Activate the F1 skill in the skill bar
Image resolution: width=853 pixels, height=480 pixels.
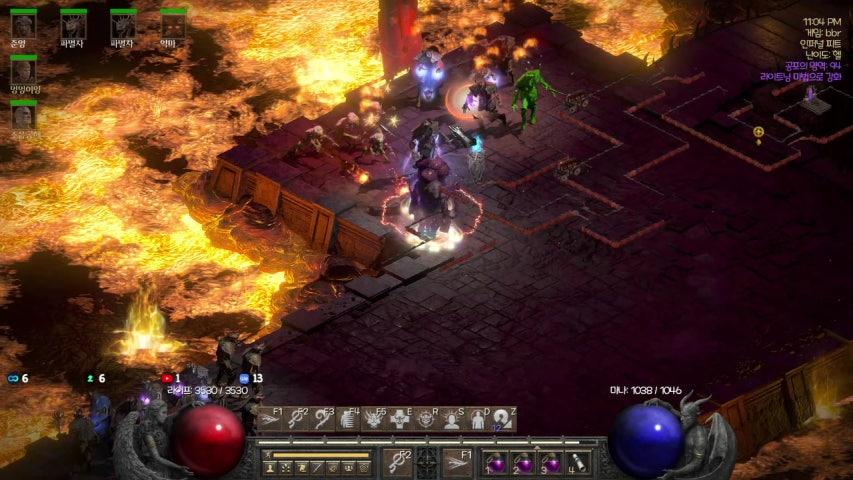(270, 418)
